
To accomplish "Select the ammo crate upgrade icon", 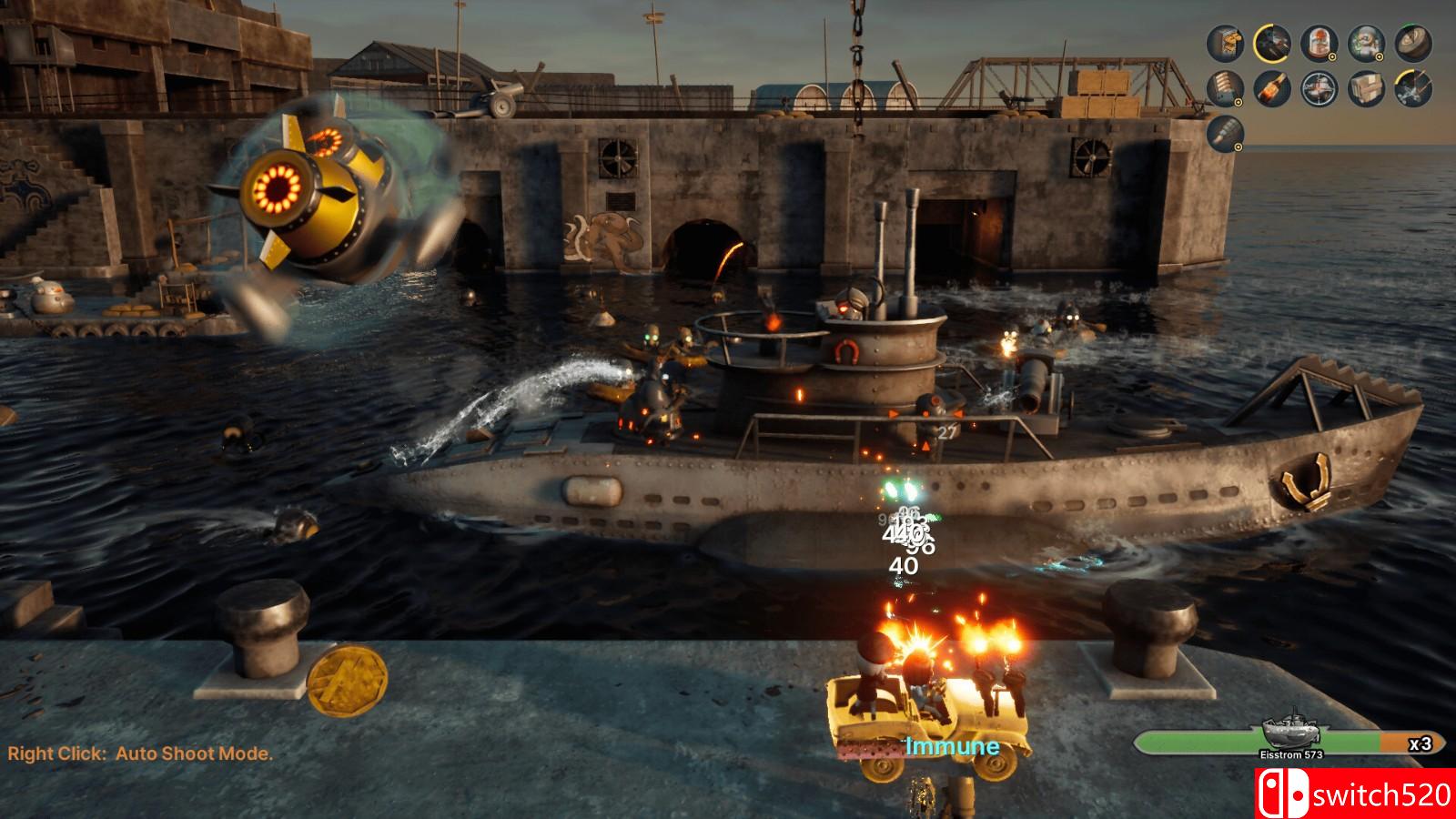I will (1225, 43).
